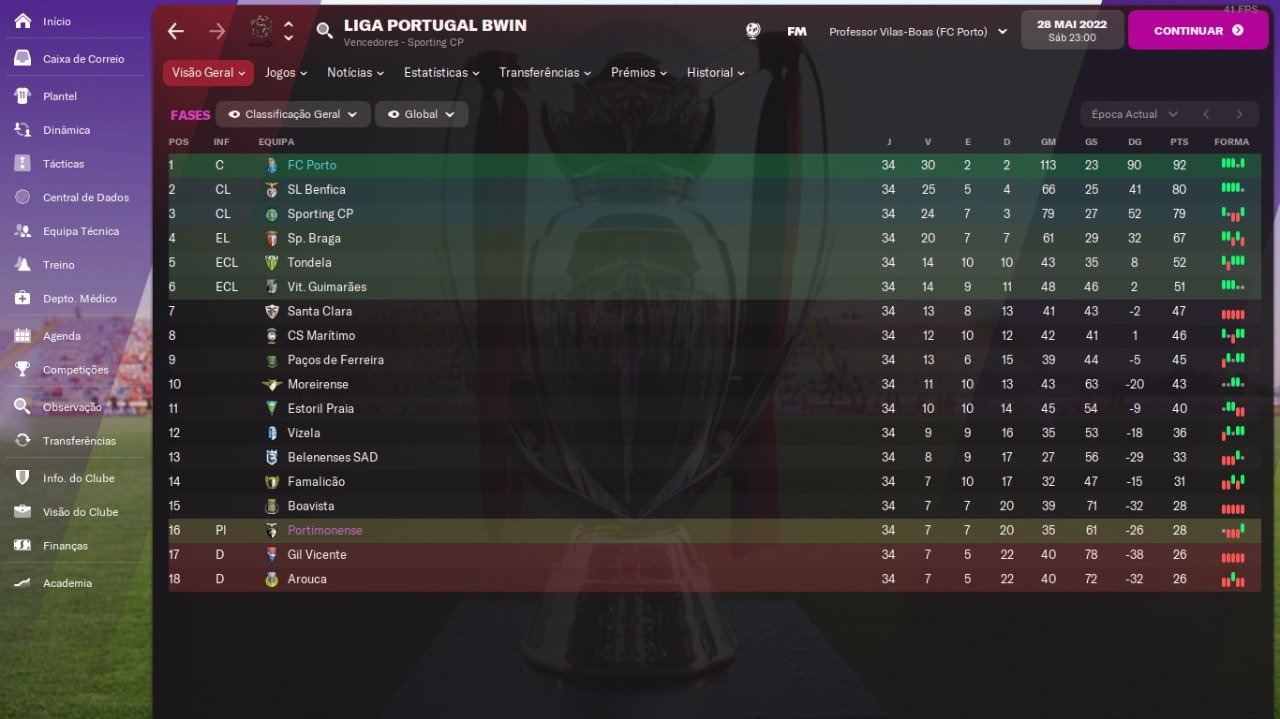This screenshot has width=1280, height=719.
Task: Open the Estatísticas tab dropdown
Action: click(441, 73)
